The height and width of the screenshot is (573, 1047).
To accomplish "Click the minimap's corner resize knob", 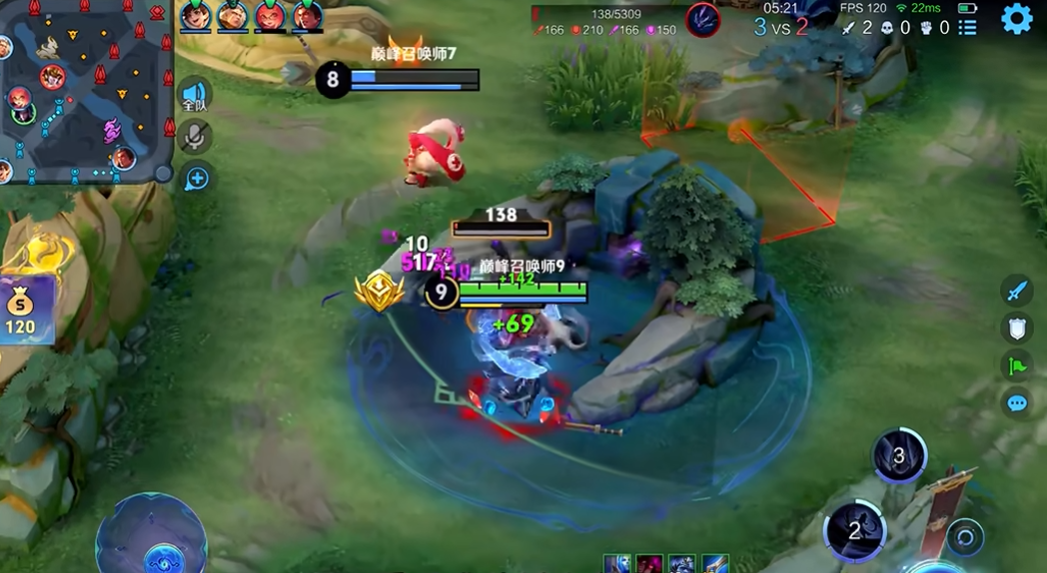I will [163, 172].
